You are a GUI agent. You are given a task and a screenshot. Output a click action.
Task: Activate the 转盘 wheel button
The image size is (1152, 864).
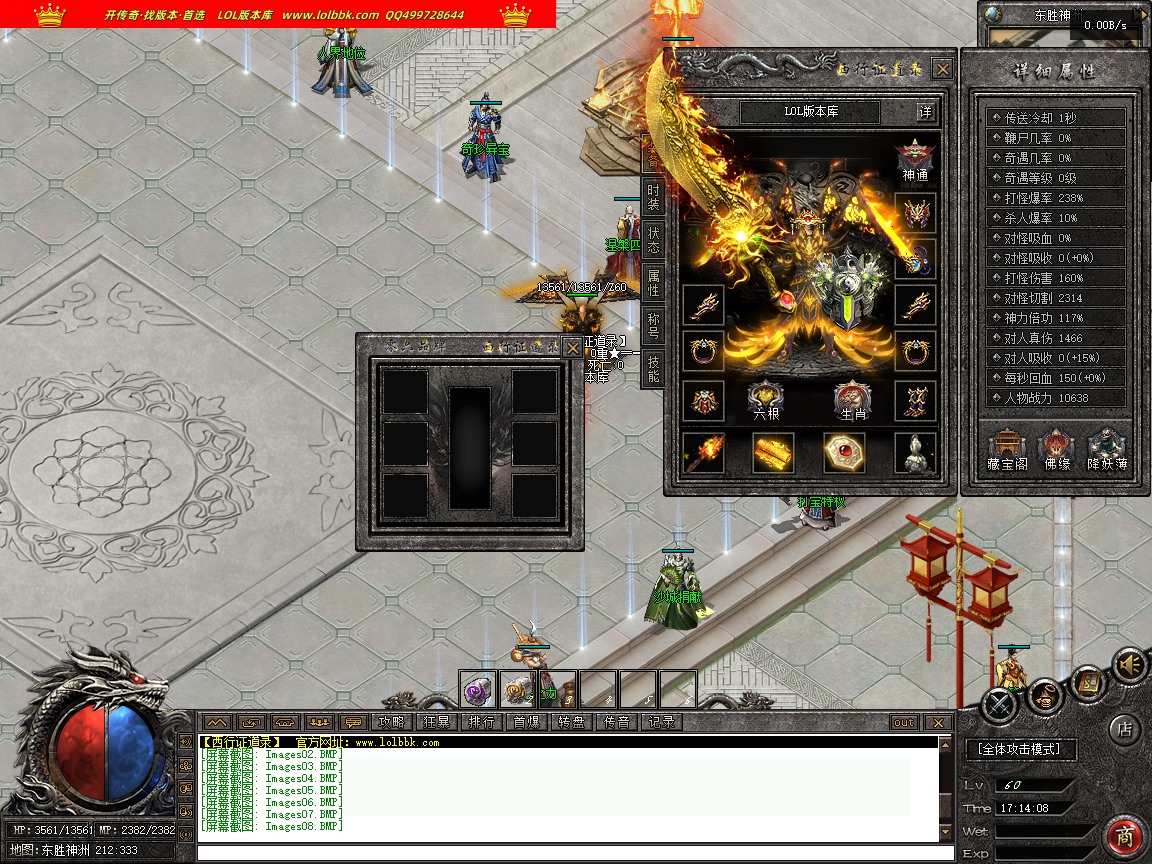[571, 722]
